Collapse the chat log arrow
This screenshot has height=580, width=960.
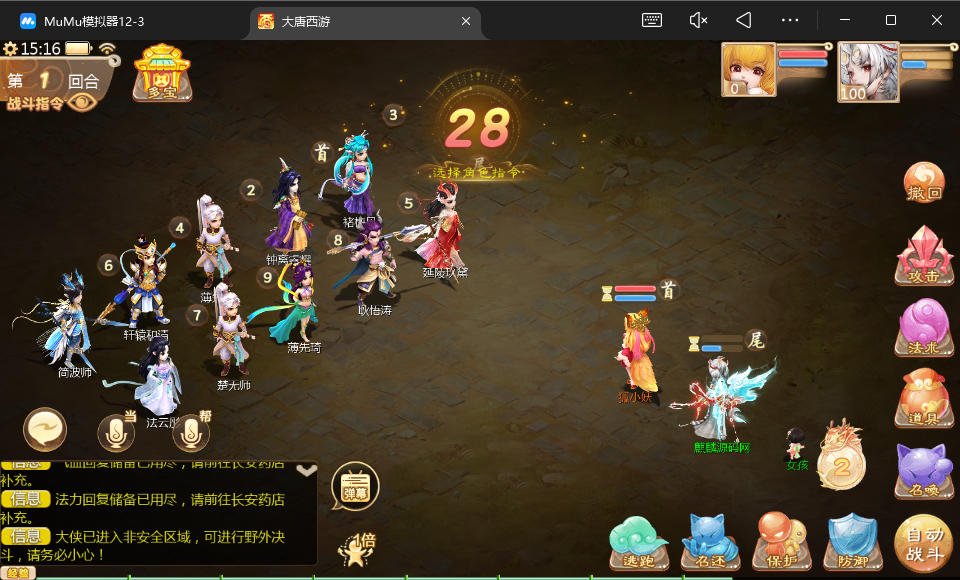coord(307,469)
